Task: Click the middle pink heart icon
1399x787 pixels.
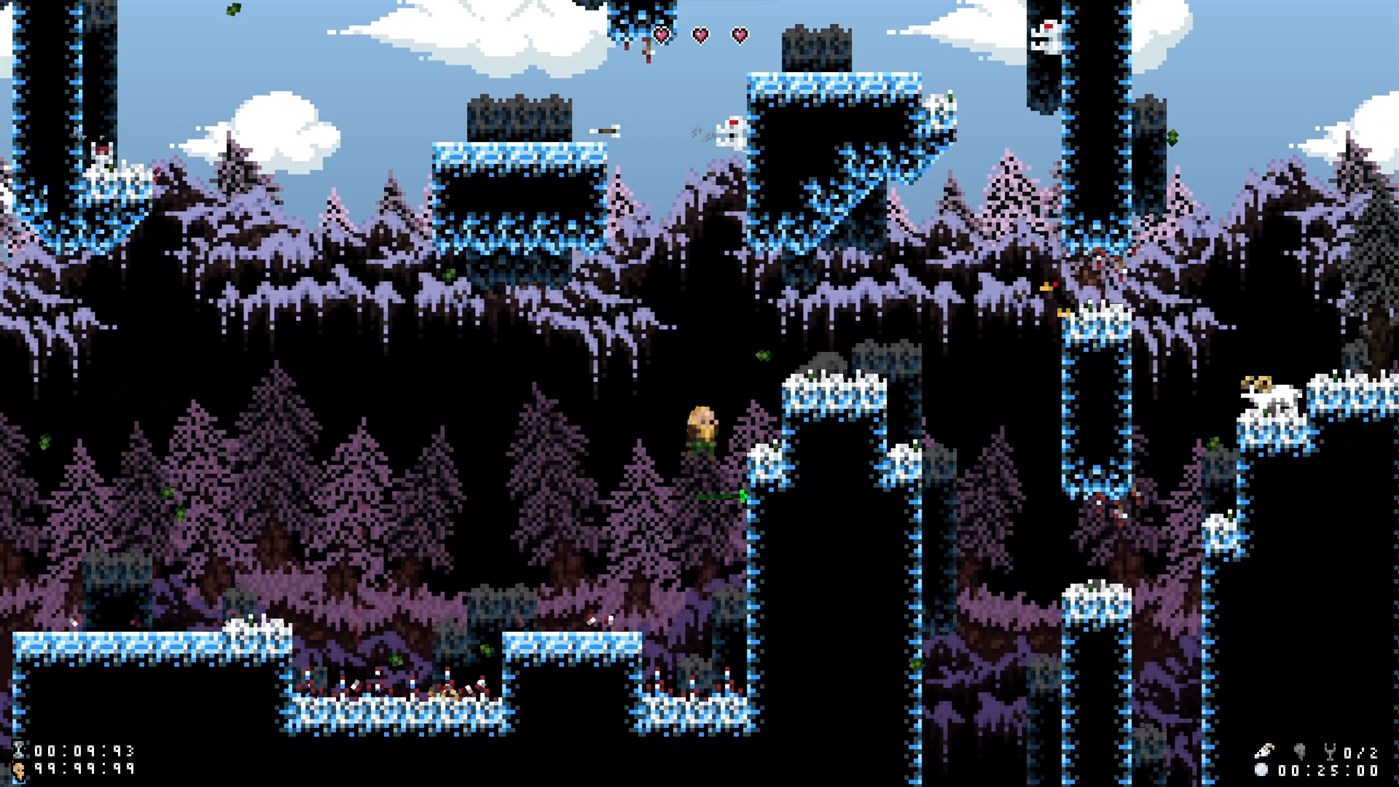Action: click(702, 34)
